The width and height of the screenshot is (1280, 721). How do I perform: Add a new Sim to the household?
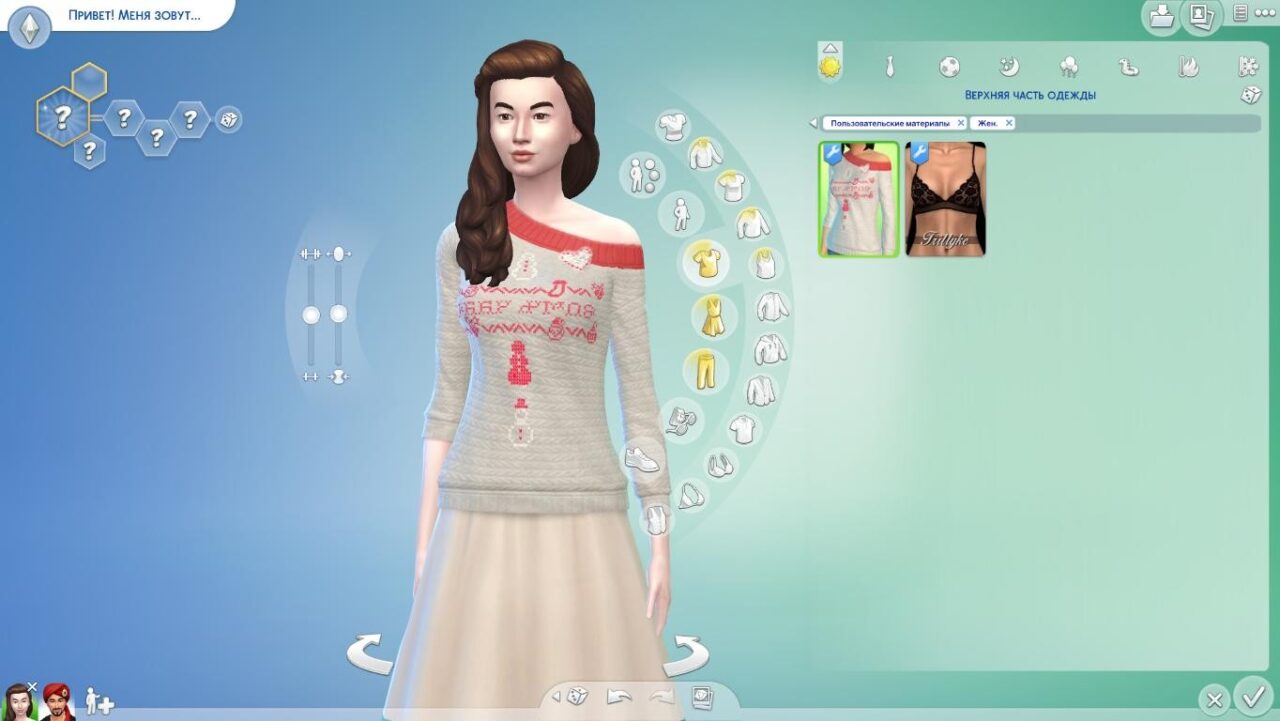tap(99, 701)
